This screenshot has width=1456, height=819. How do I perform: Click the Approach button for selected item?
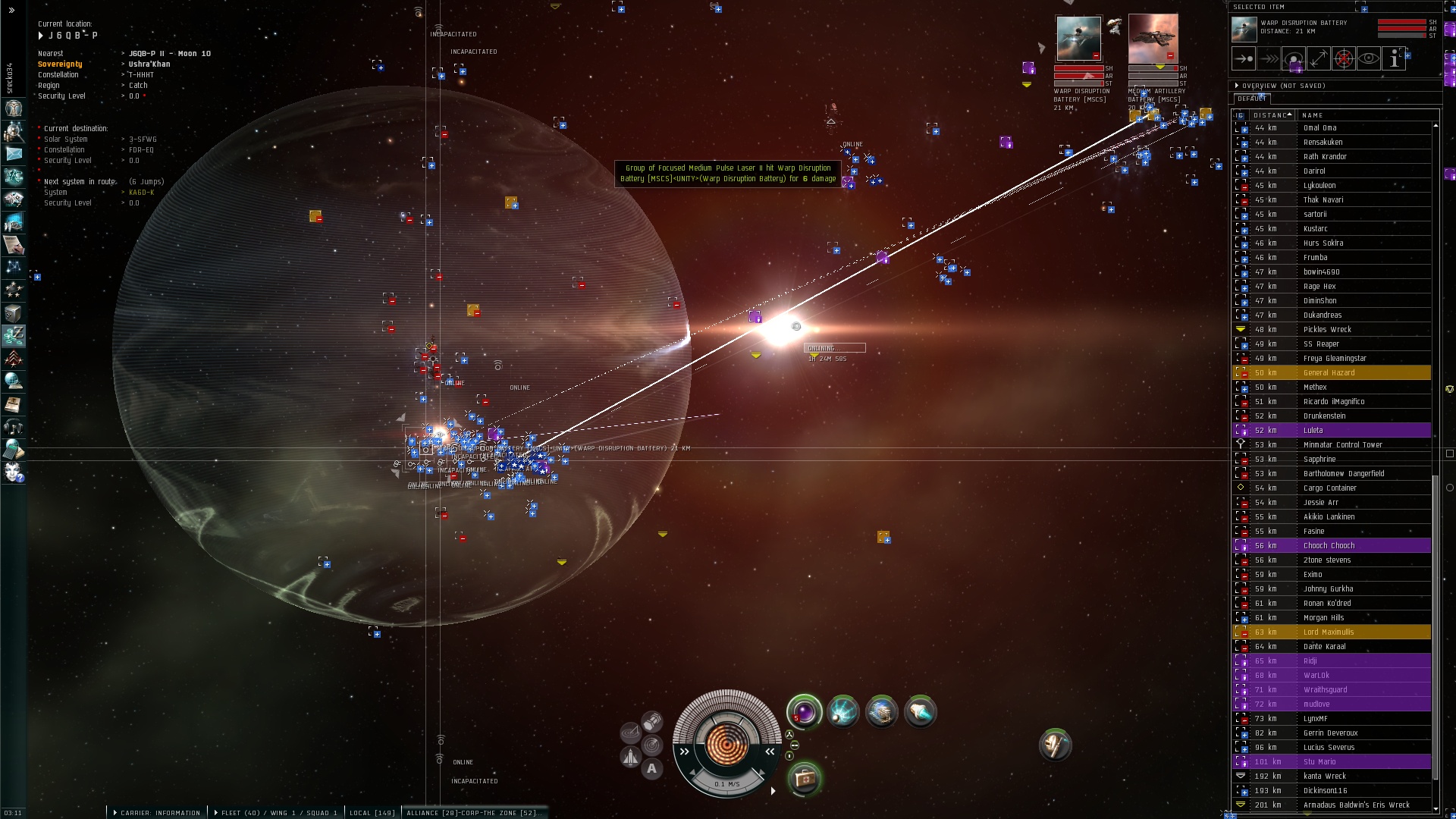(x=1244, y=58)
